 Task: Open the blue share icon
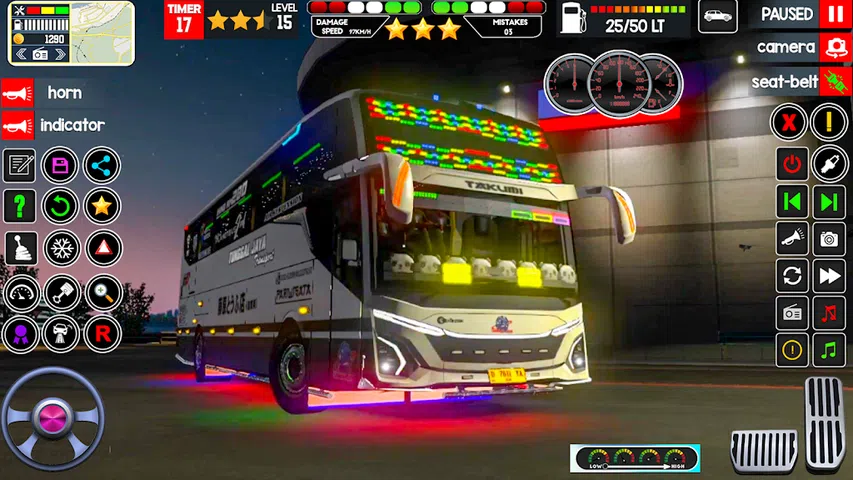point(101,165)
